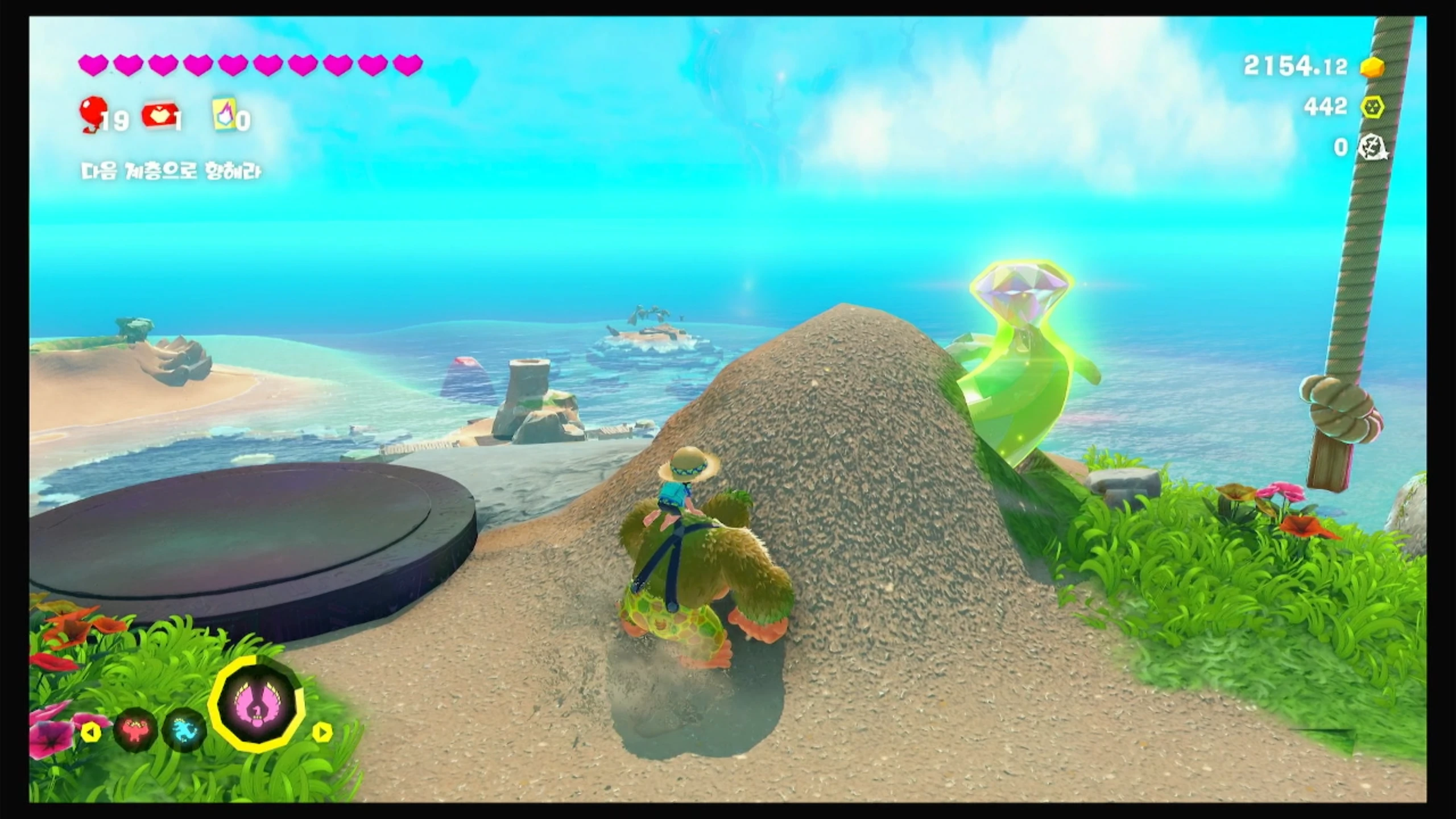This screenshot has height=819, width=1456.
Task: Click the white fossil counter icon
Action: 1373,148
